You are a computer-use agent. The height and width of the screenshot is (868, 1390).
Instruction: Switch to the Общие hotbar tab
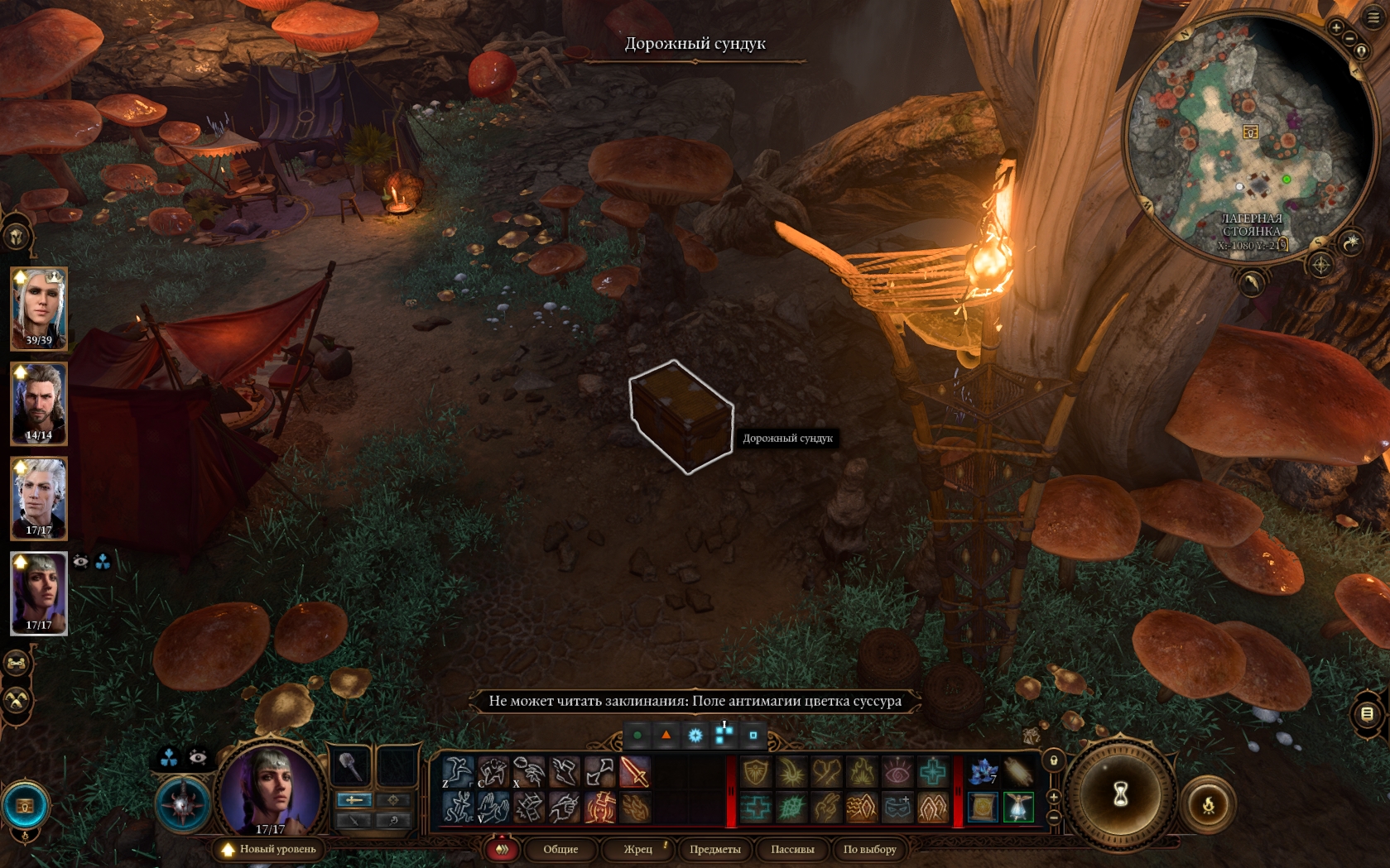[560, 849]
